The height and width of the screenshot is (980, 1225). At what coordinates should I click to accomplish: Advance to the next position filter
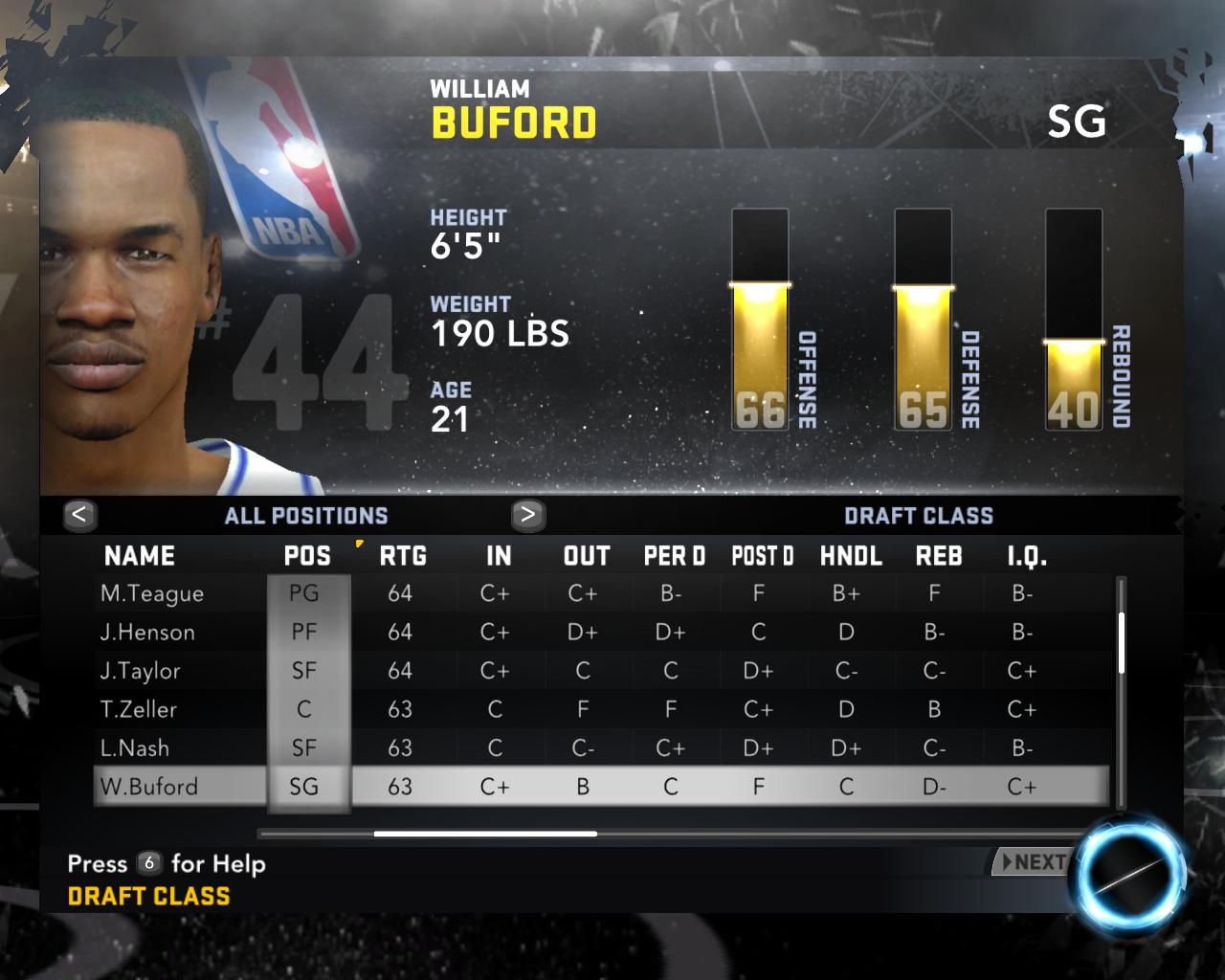(527, 515)
